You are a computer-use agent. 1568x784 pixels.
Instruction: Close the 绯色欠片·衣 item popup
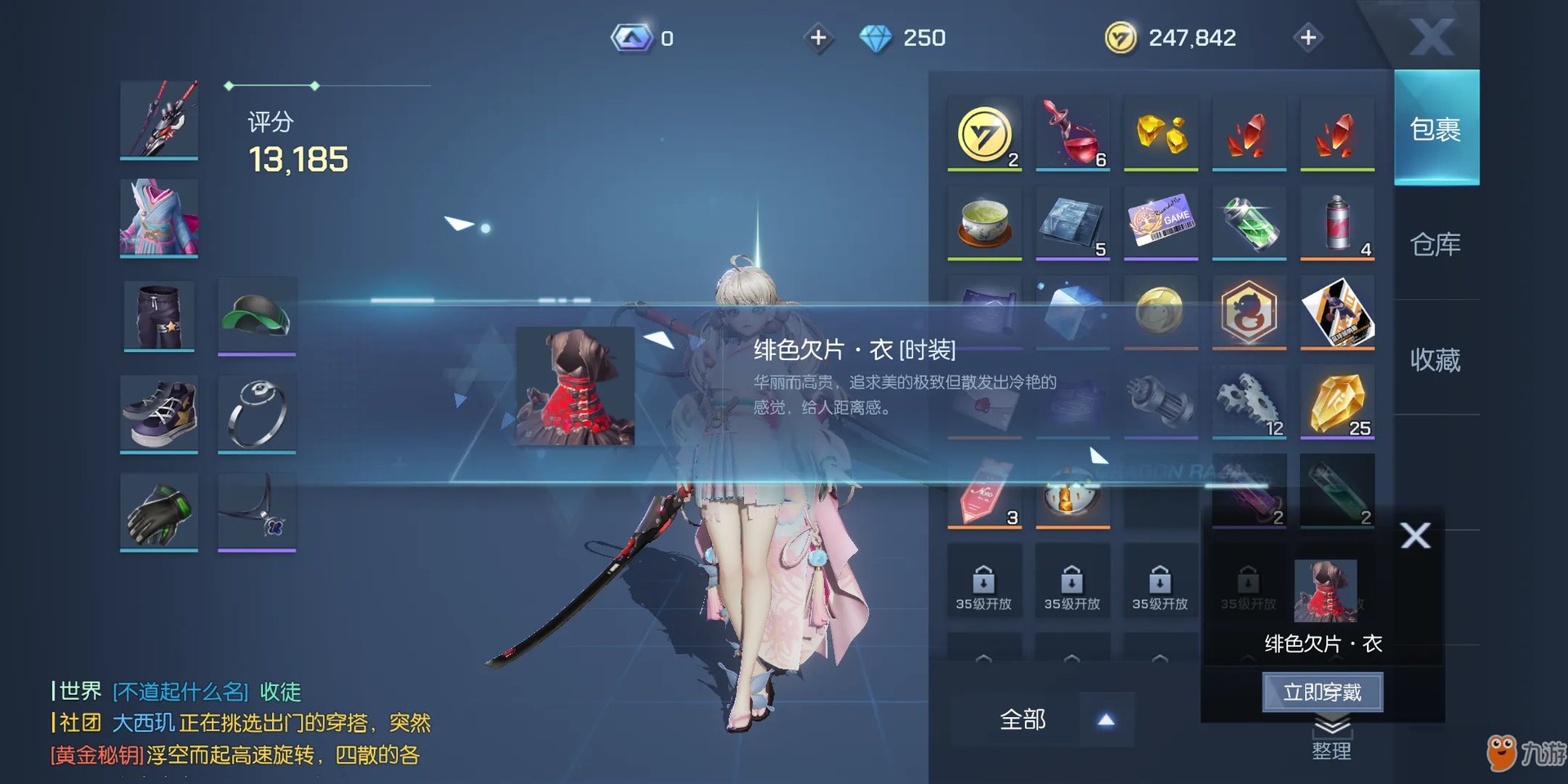(1416, 537)
